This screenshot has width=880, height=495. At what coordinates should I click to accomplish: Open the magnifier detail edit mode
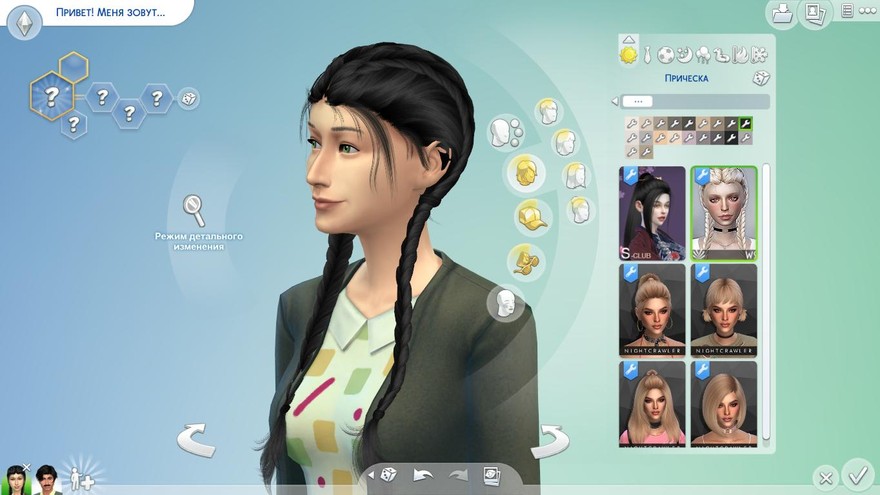[194, 210]
